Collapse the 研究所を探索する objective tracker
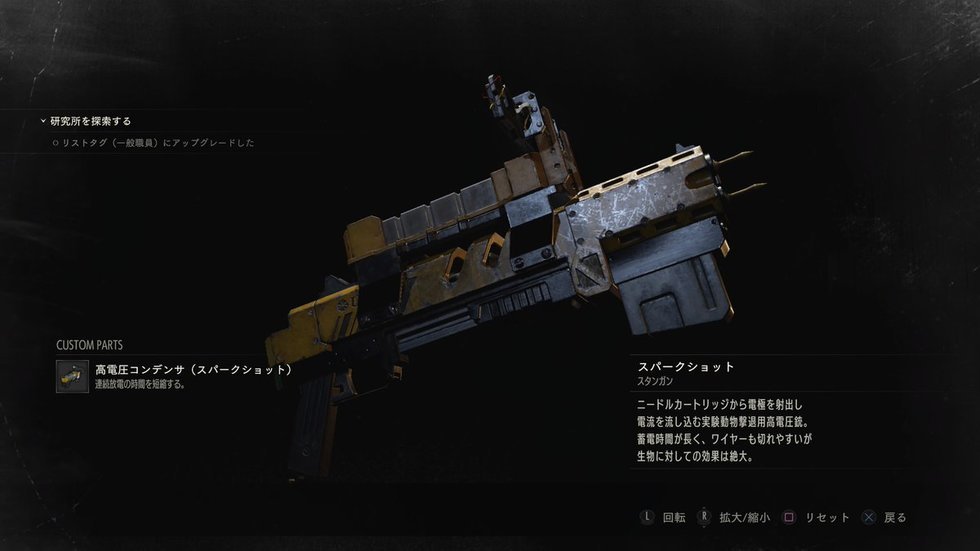 (43, 121)
